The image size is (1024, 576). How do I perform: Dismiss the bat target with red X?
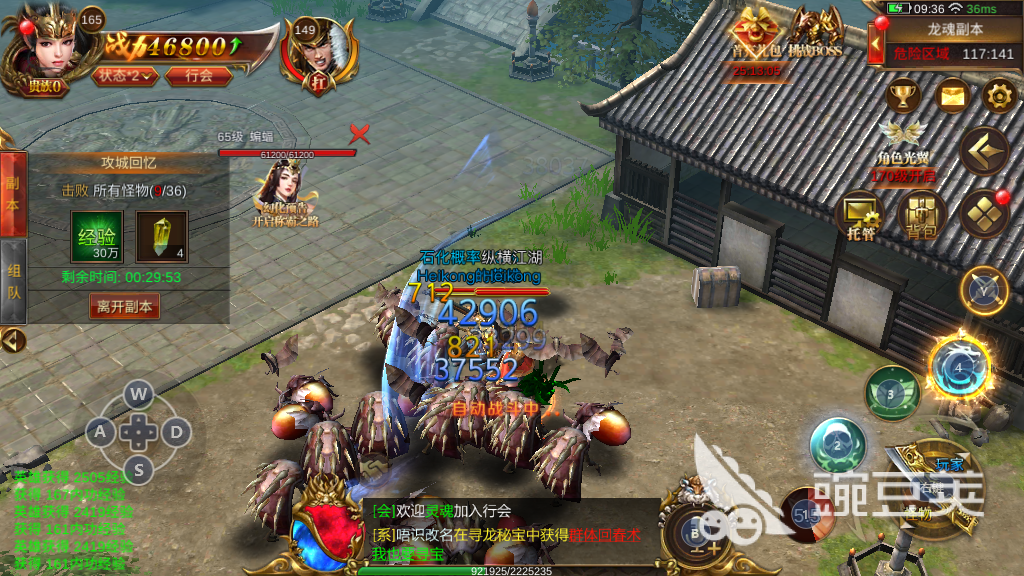pos(359,133)
